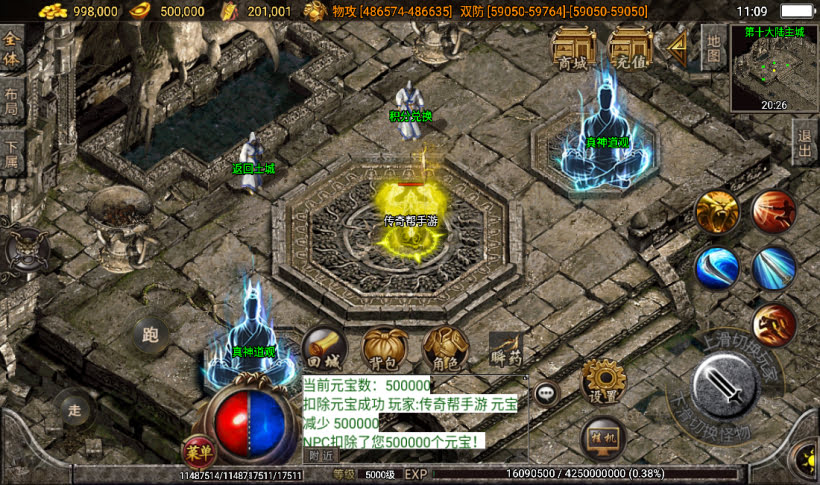820x485 pixels.
Task: Open the 设置 settings gear
Action: pos(603,380)
